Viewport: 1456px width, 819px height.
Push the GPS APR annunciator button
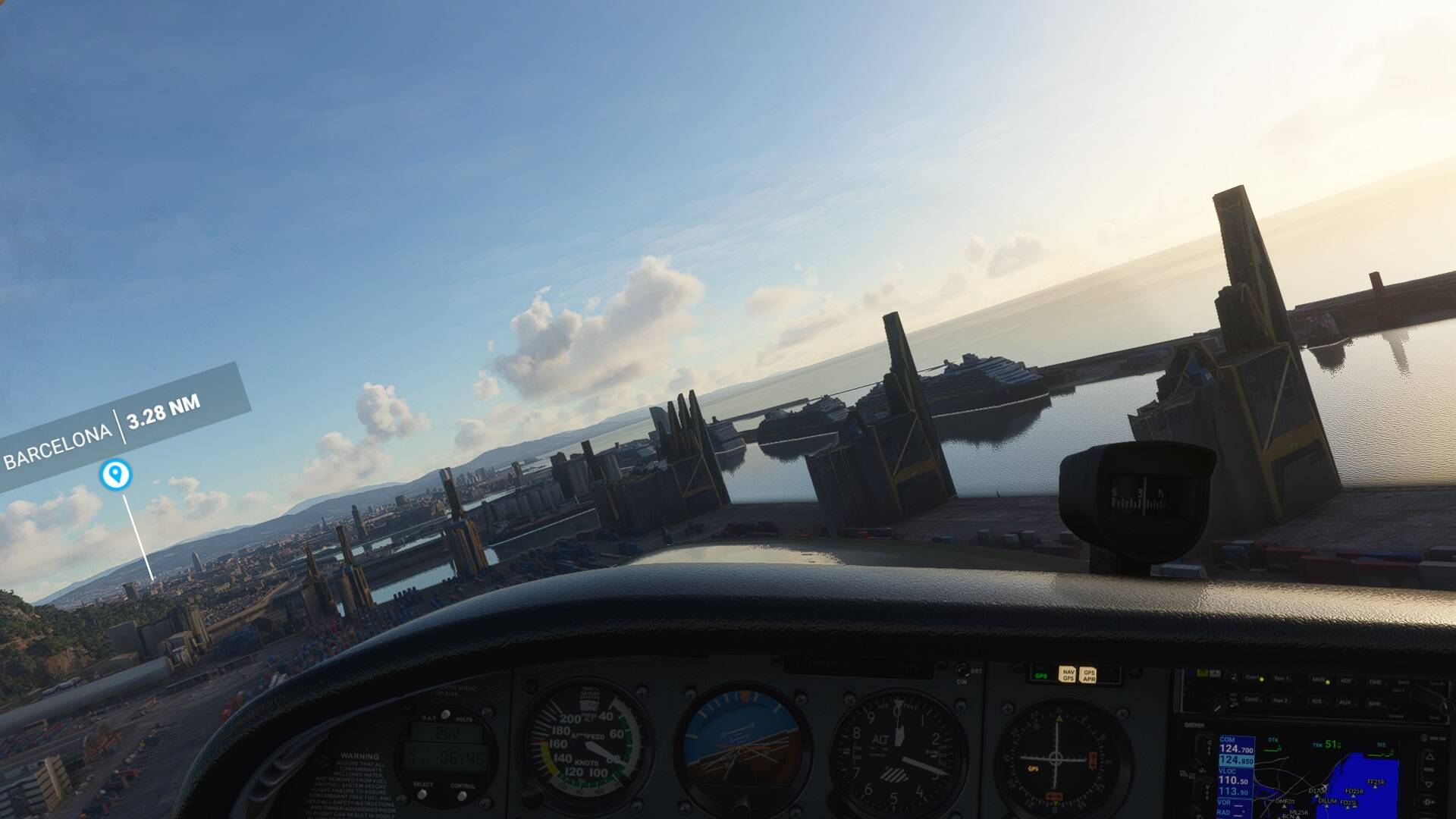pos(1088,674)
